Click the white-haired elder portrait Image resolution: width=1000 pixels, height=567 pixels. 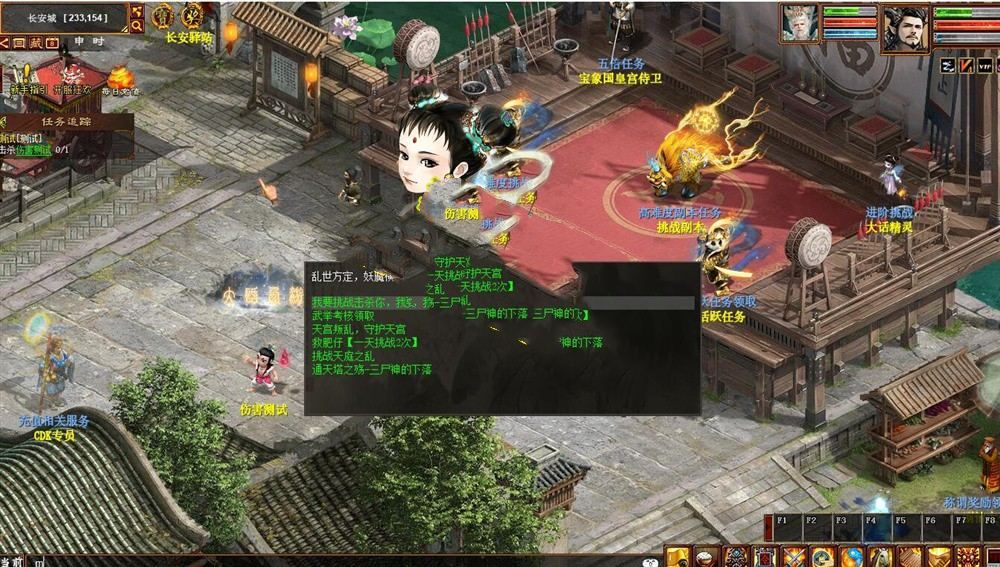tap(800, 22)
